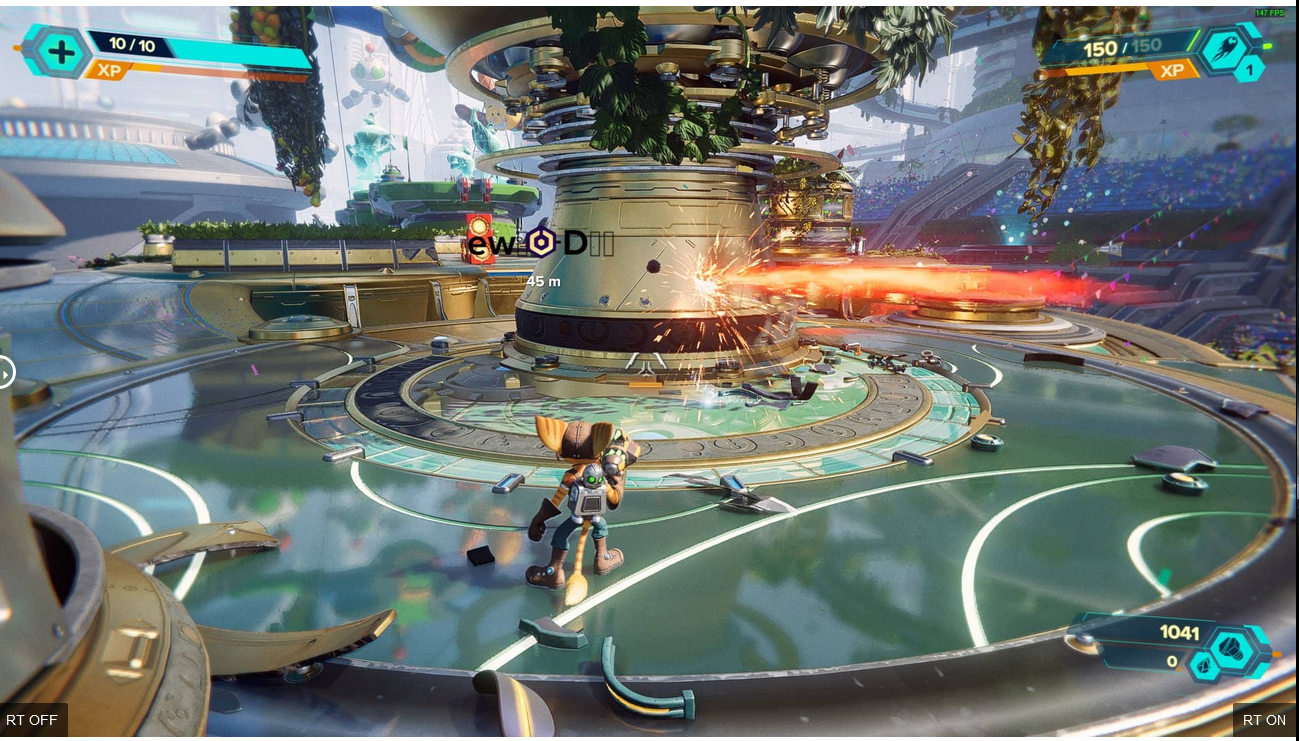This screenshot has height=741, width=1299.
Task: Click the Raritanium crystal icon beside the 0
Action: tap(1204, 665)
